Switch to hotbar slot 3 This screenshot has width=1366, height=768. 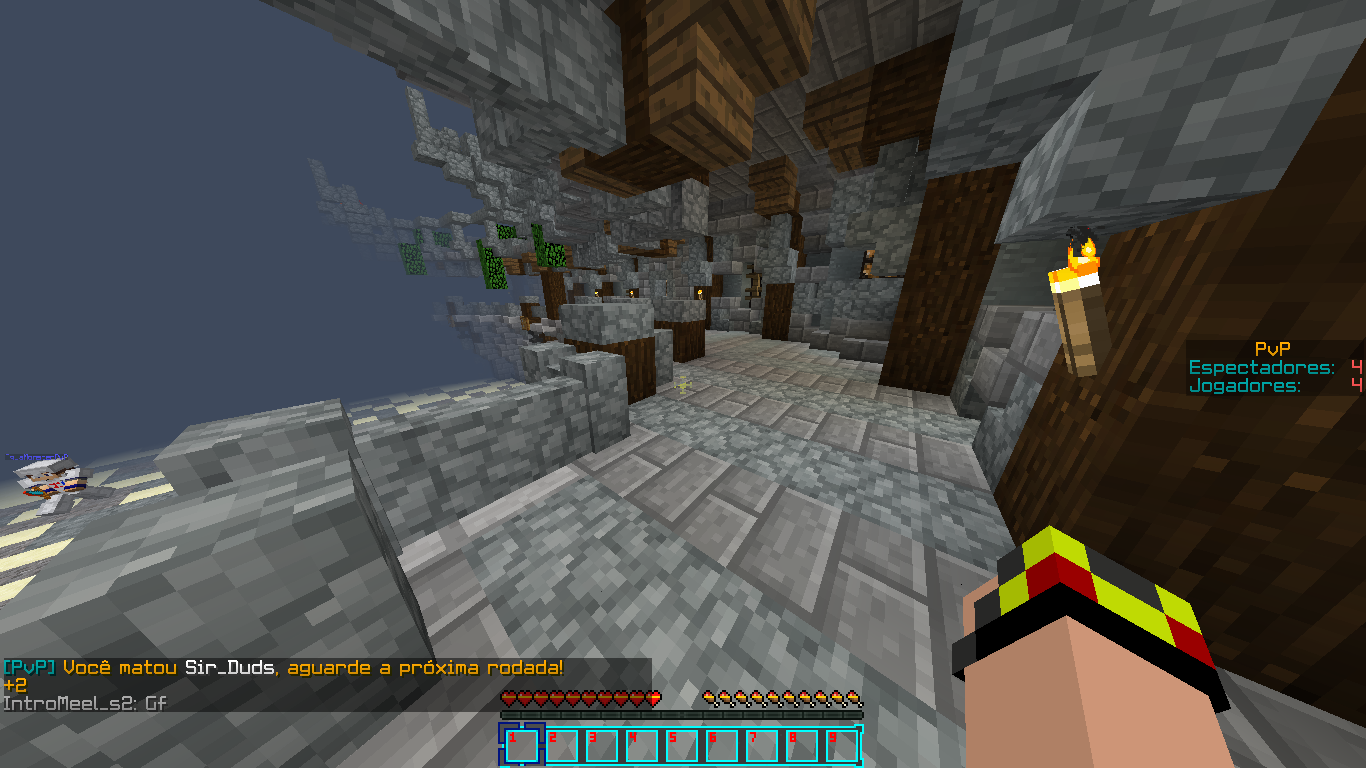point(601,746)
